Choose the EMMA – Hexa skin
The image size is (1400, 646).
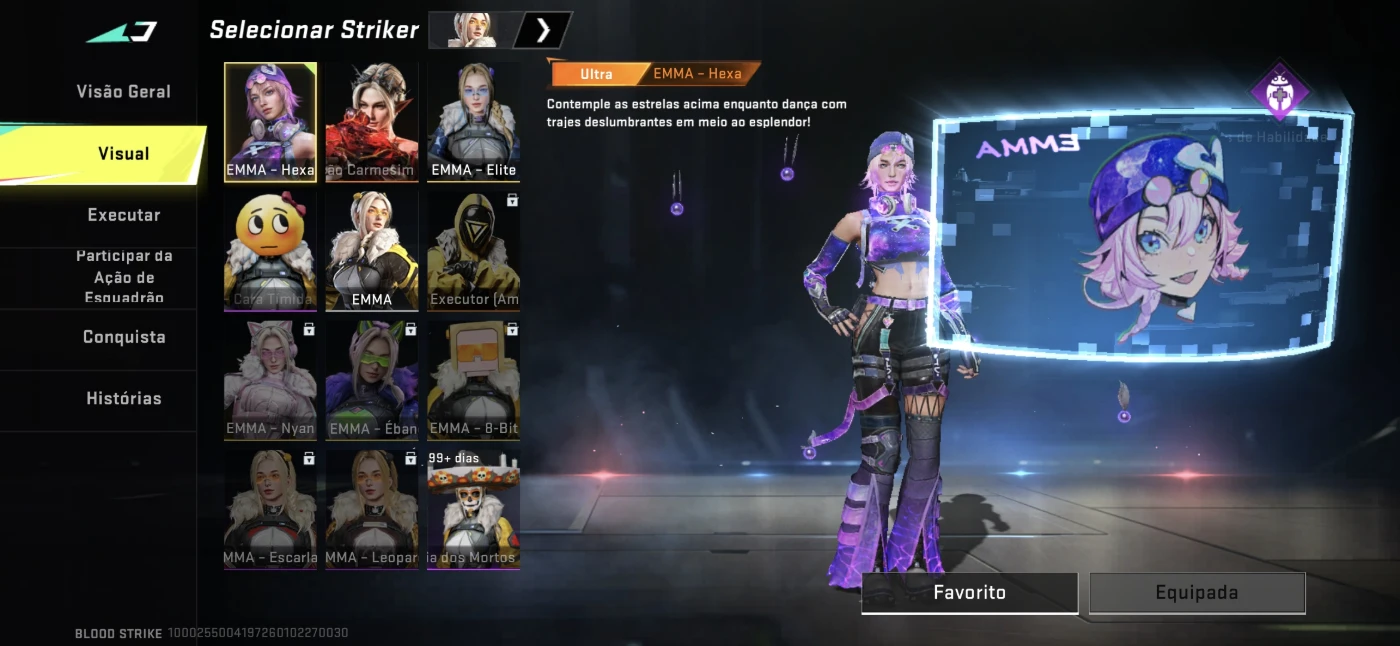click(270, 122)
